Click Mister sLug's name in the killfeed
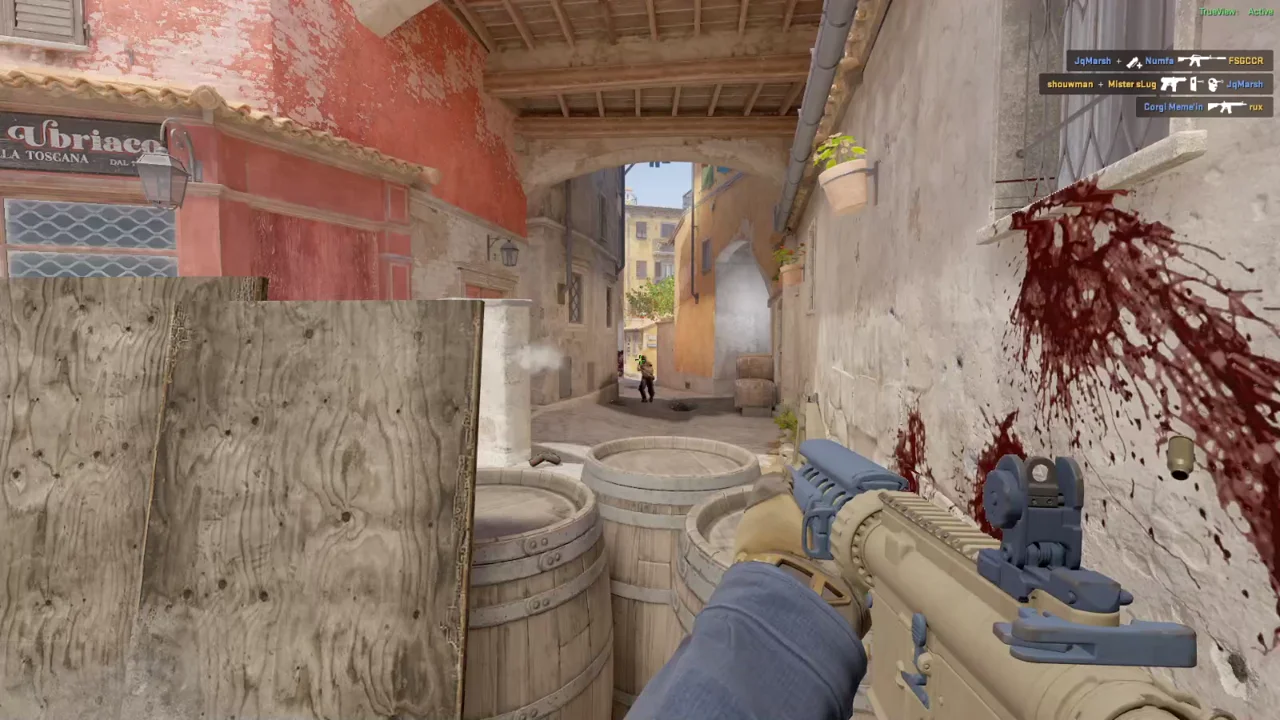 tap(1132, 85)
